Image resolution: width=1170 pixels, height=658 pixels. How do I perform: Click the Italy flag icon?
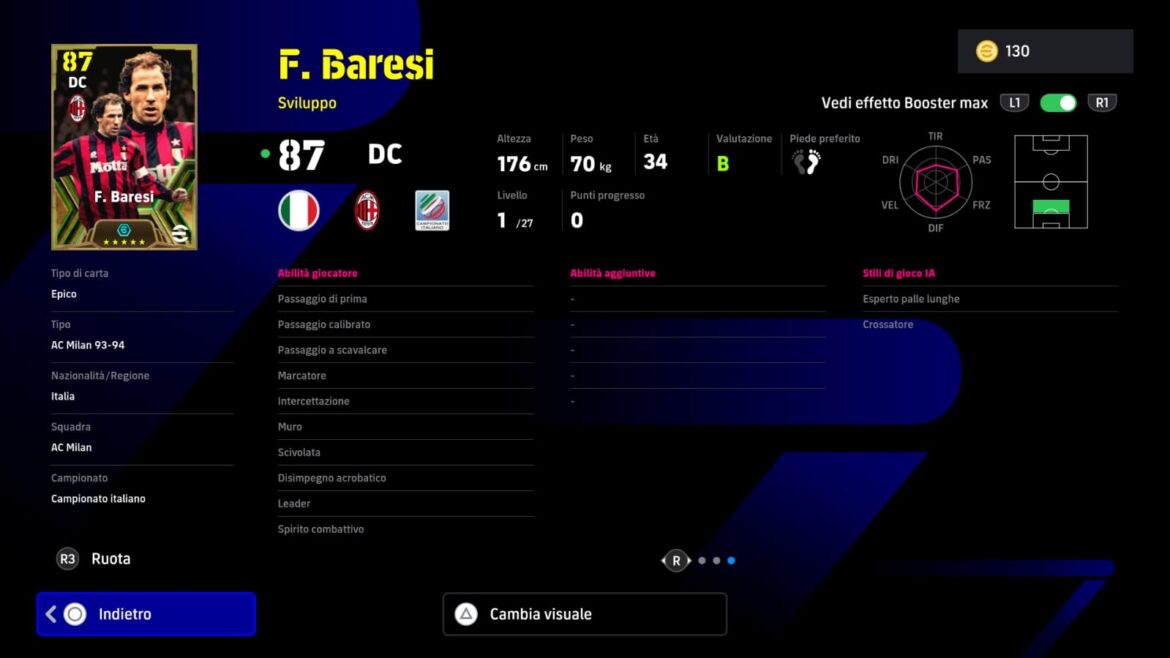coord(298,211)
